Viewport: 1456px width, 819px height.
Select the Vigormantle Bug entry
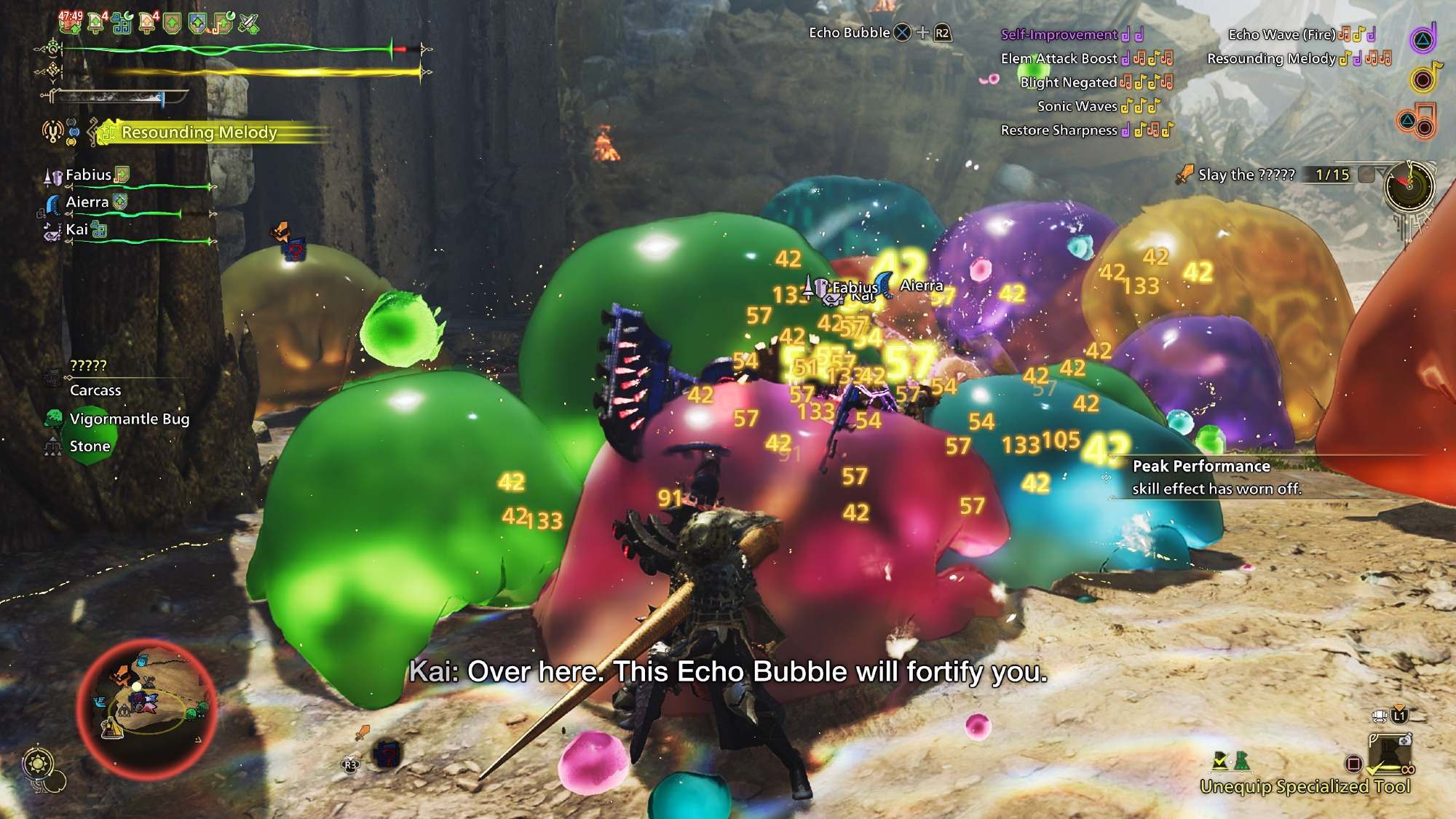point(129,419)
